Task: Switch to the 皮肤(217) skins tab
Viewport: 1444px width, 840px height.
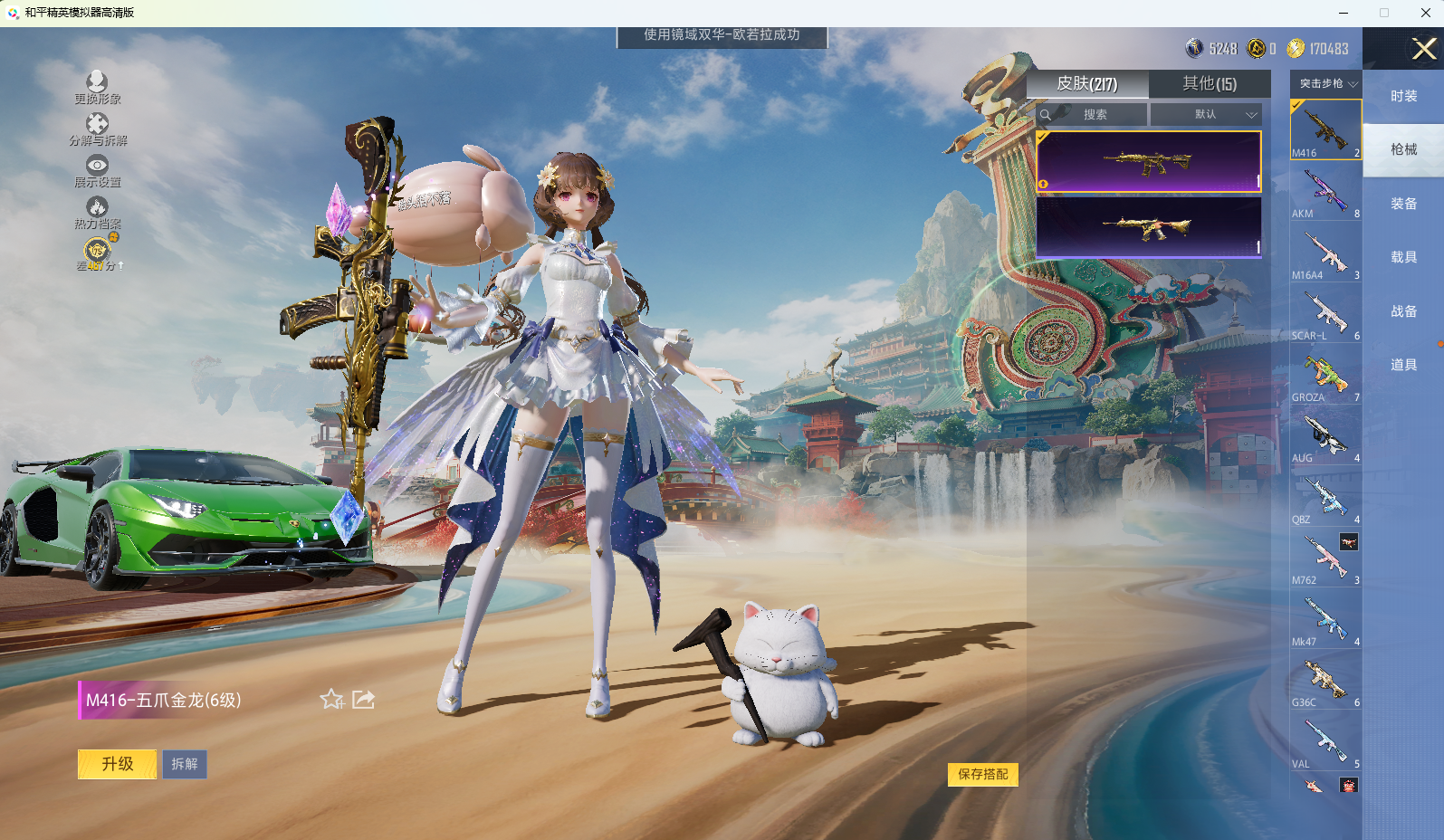Action: [x=1086, y=84]
